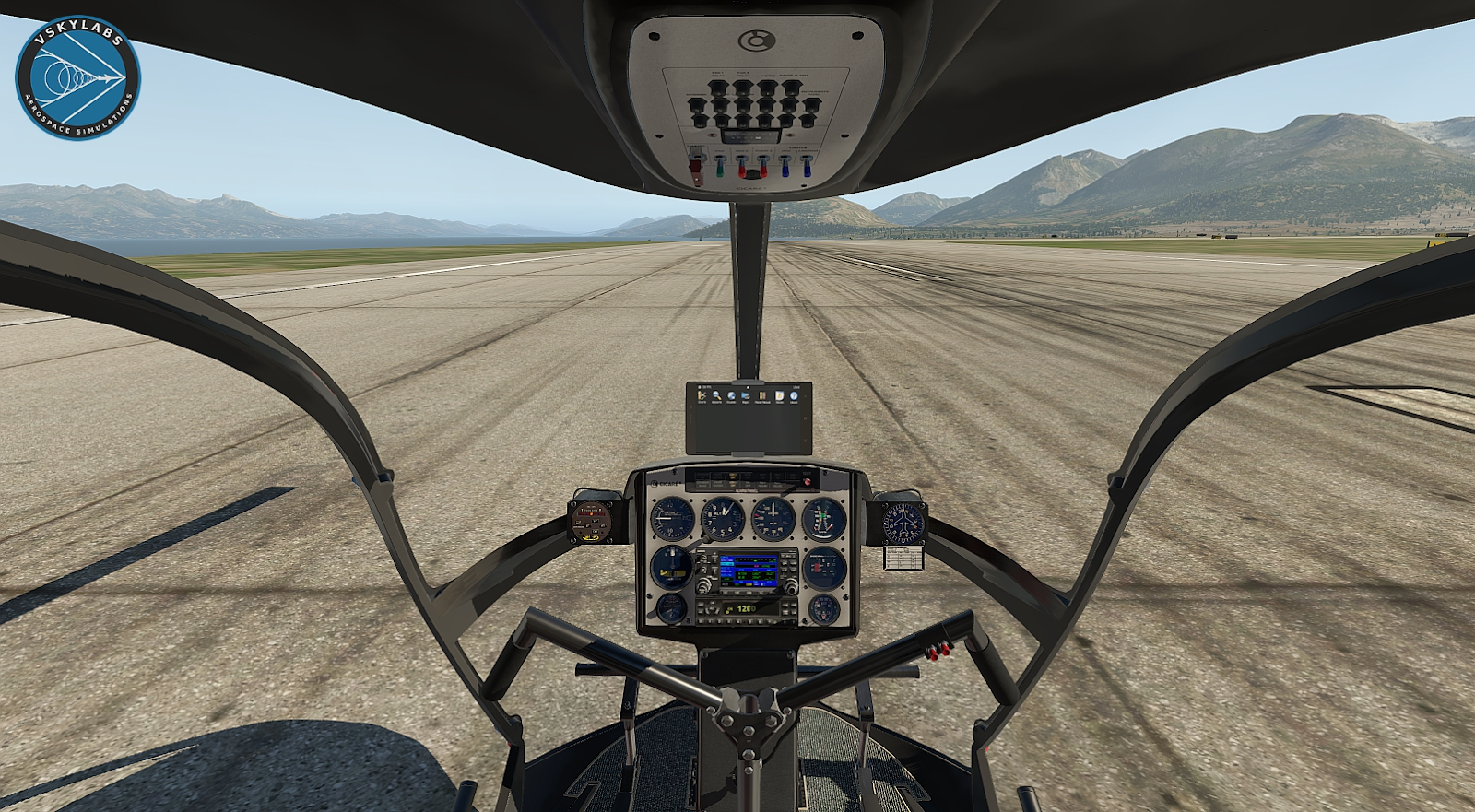Open the Charts app on the tablet

(x=702, y=396)
